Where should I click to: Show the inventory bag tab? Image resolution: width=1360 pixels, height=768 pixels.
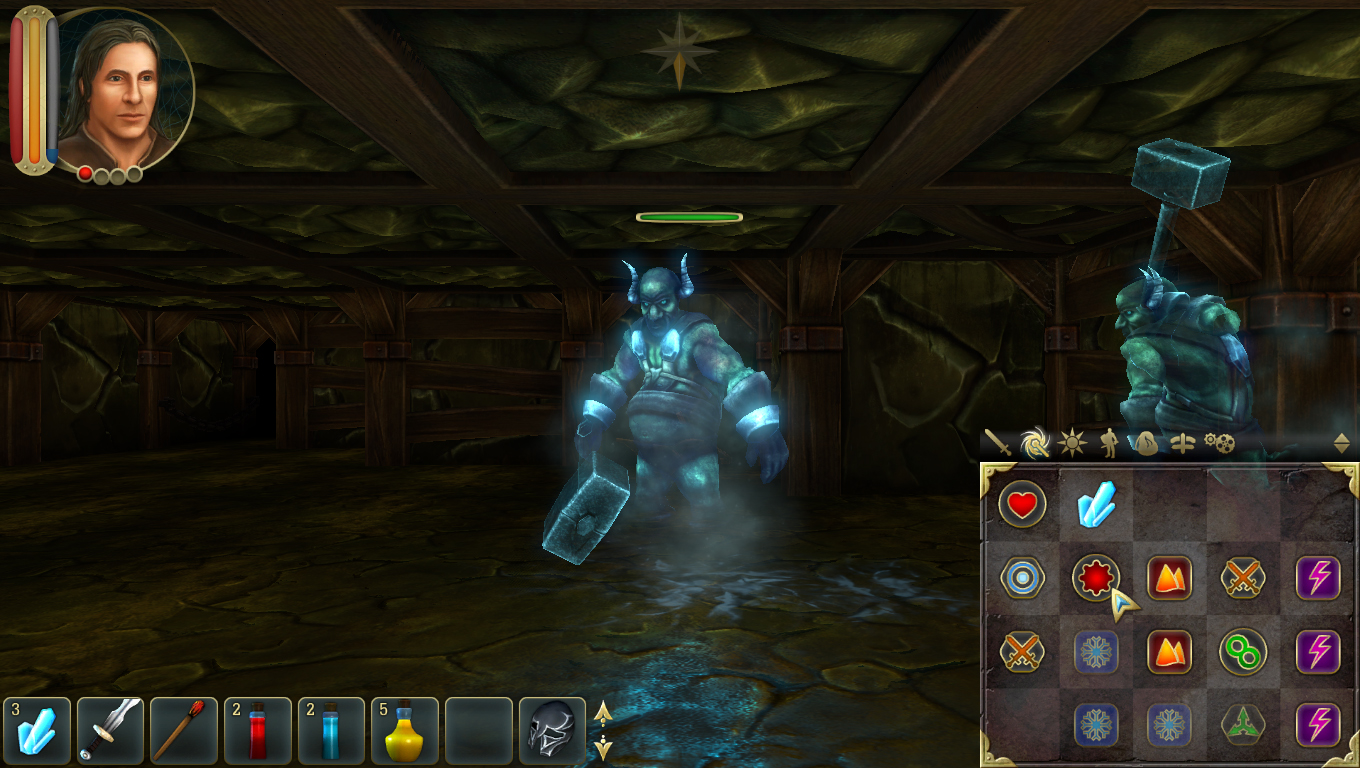(x=1146, y=442)
